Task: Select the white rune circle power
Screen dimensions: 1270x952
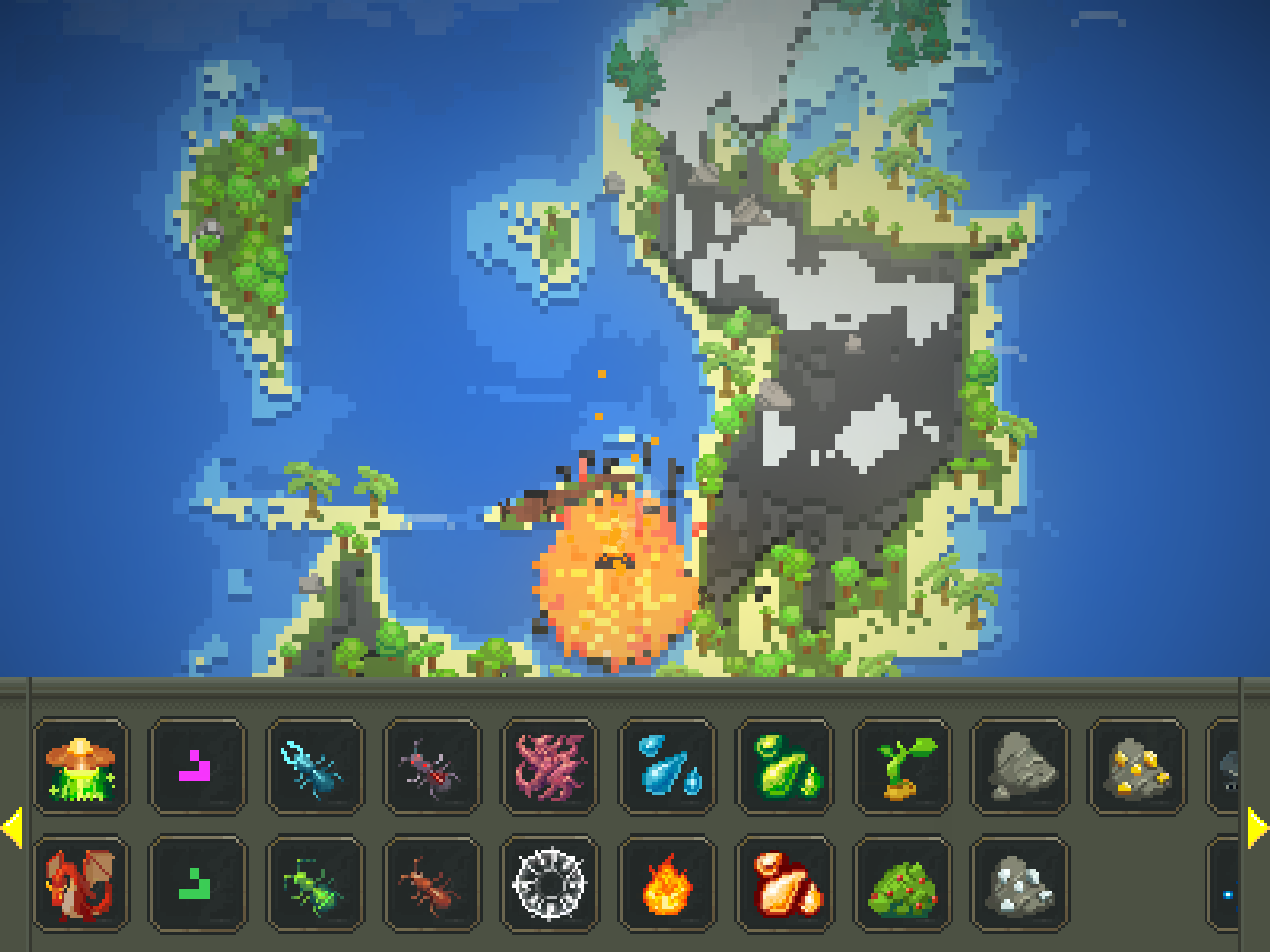Action: coord(548,886)
